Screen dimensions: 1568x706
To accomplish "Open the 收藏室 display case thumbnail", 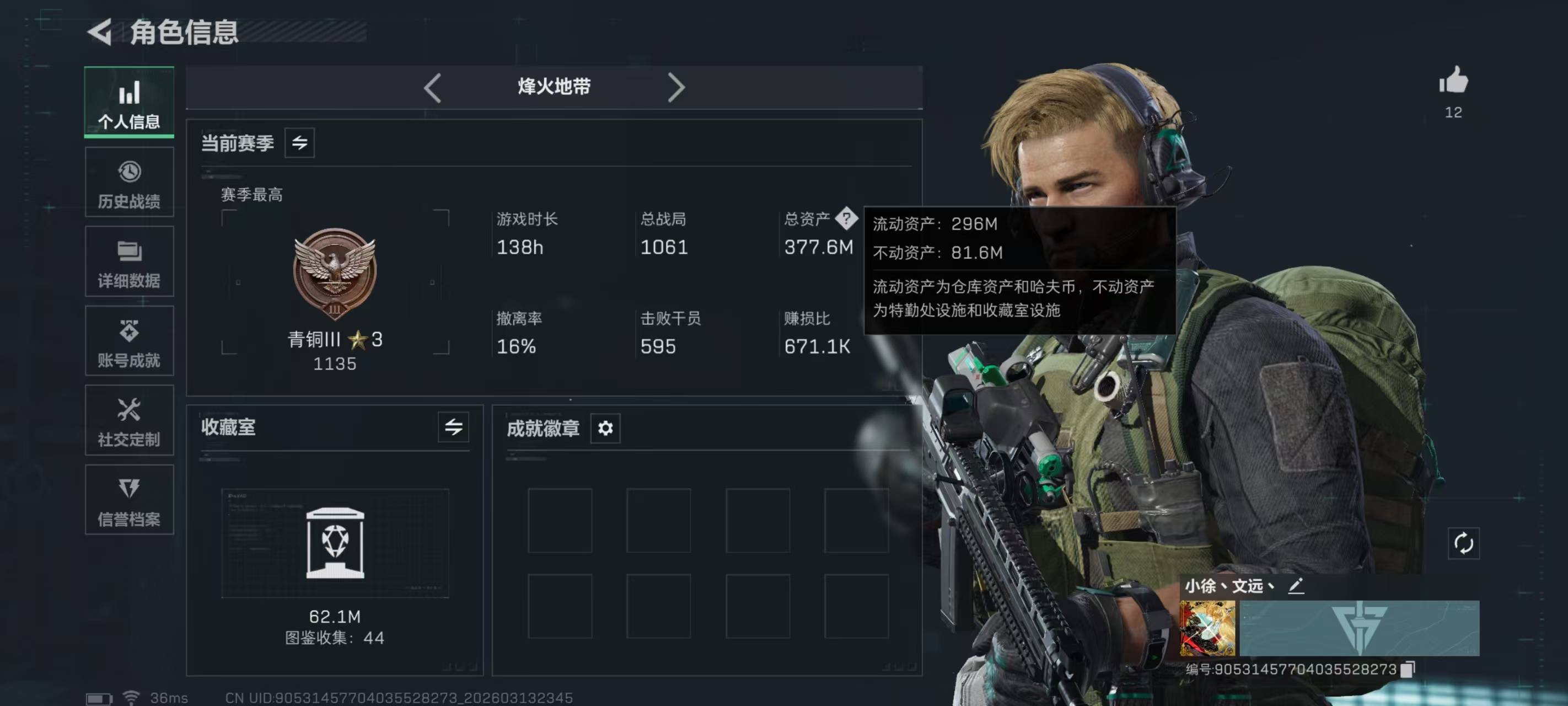I will (x=335, y=543).
